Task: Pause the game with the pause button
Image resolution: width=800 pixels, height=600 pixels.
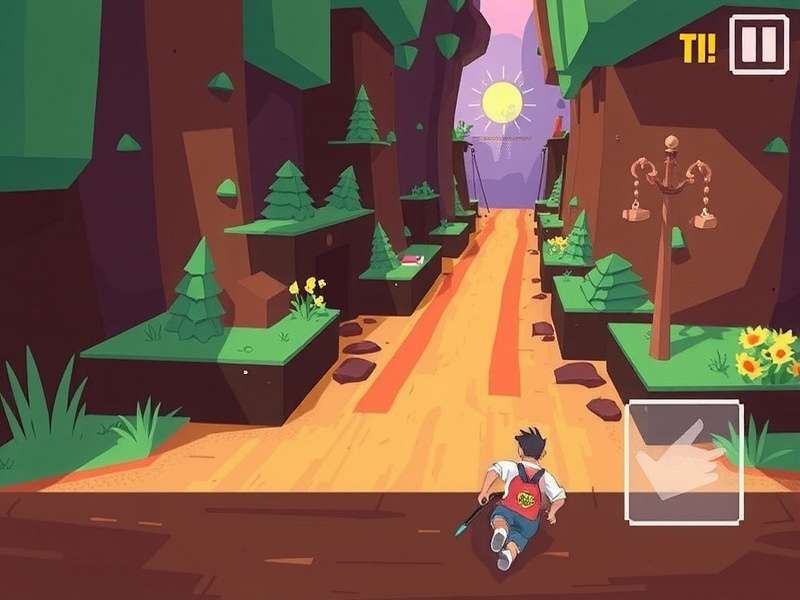Action: (x=758, y=45)
